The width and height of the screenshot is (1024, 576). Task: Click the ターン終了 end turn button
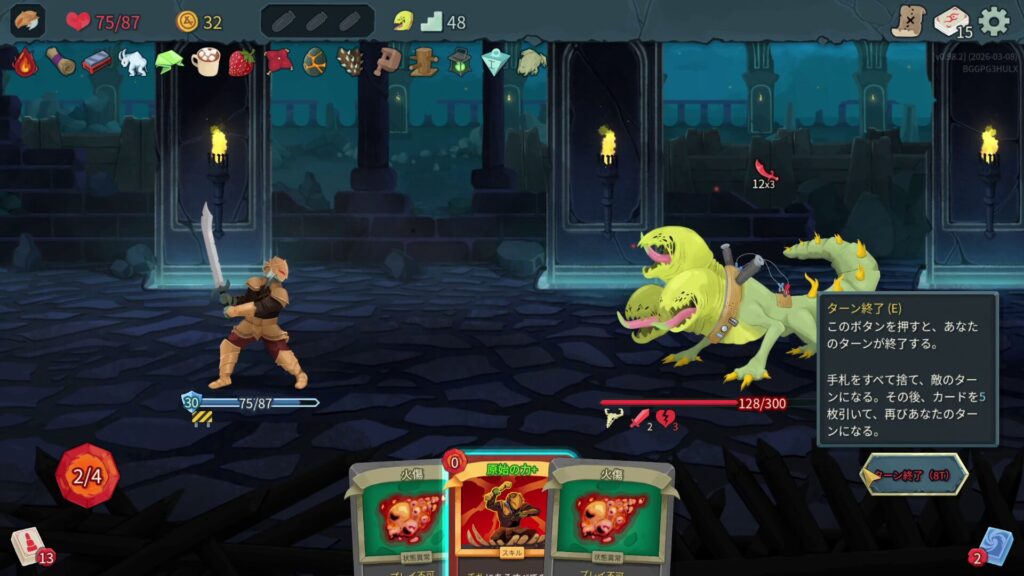click(x=915, y=475)
